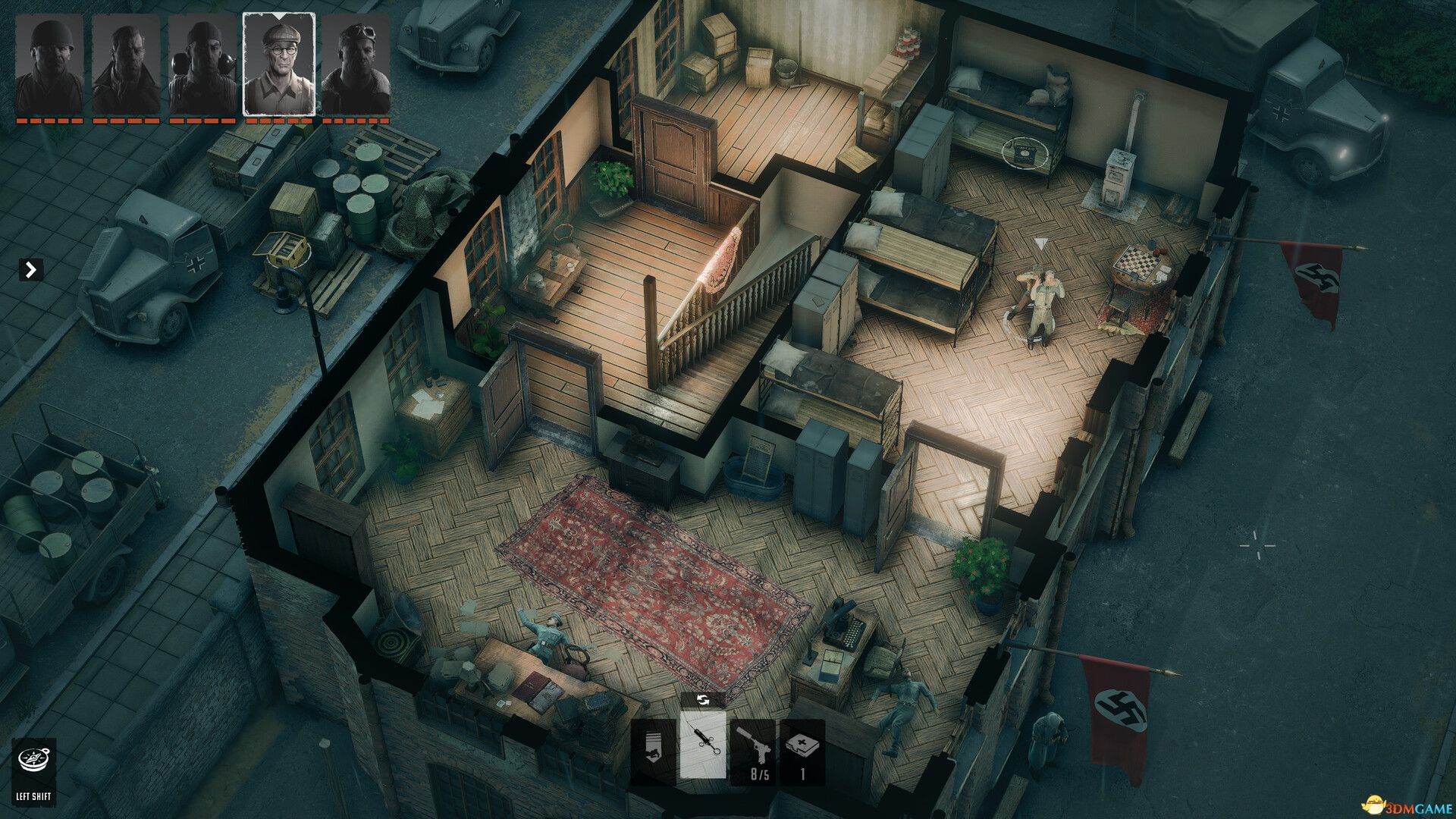Expand the left-edge arrow side panel

coord(30,268)
